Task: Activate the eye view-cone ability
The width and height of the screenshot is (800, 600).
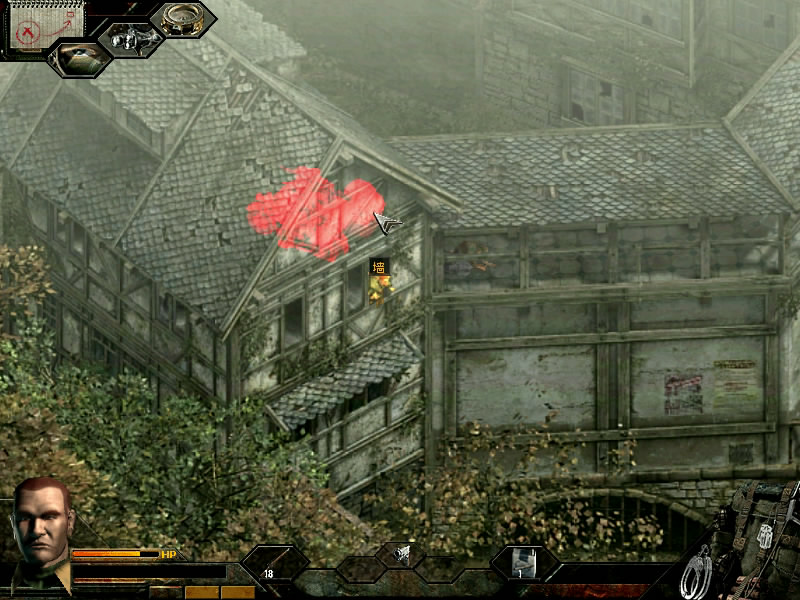Action: point(78,58)
